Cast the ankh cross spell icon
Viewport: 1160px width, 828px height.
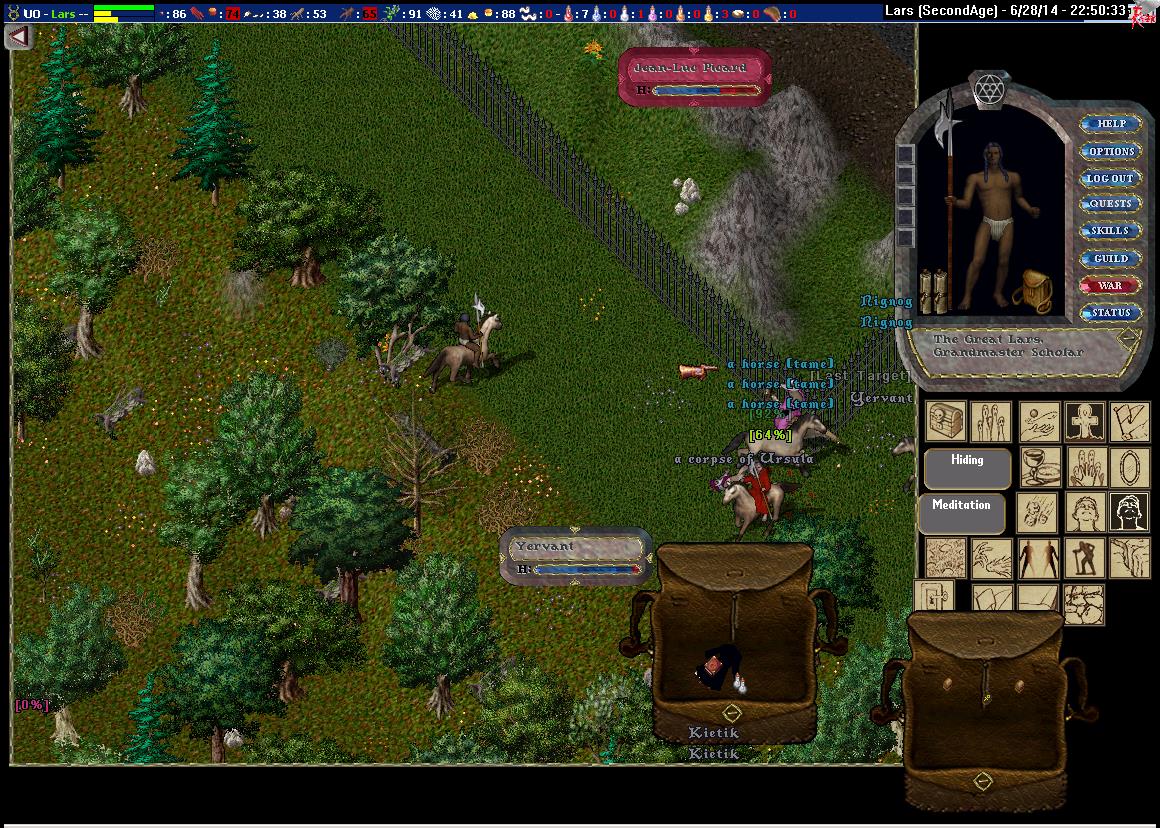(x=1084, y=421)
